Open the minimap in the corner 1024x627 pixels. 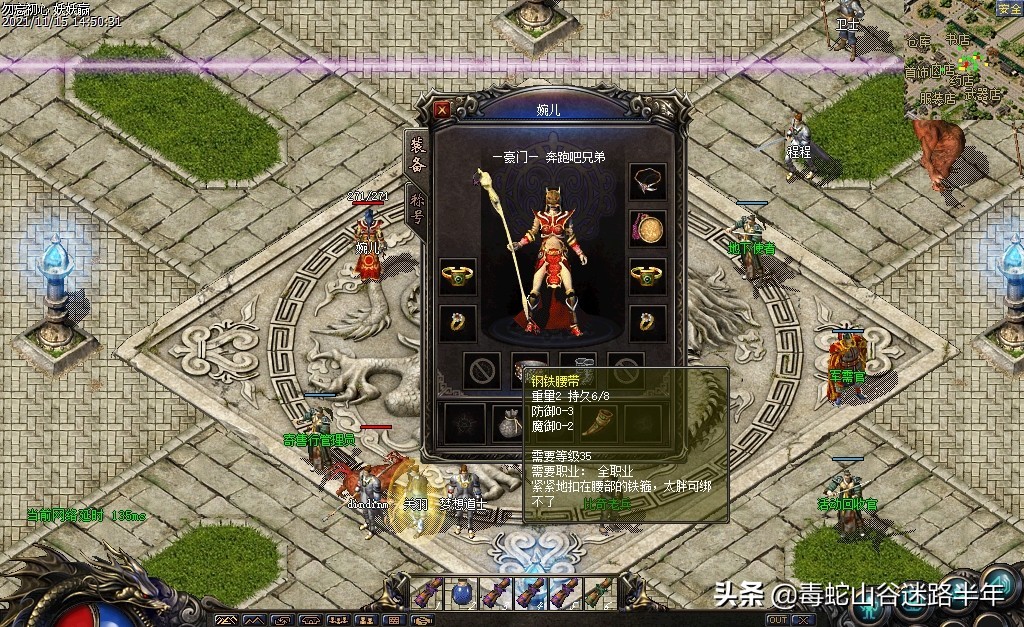point(963,60)
